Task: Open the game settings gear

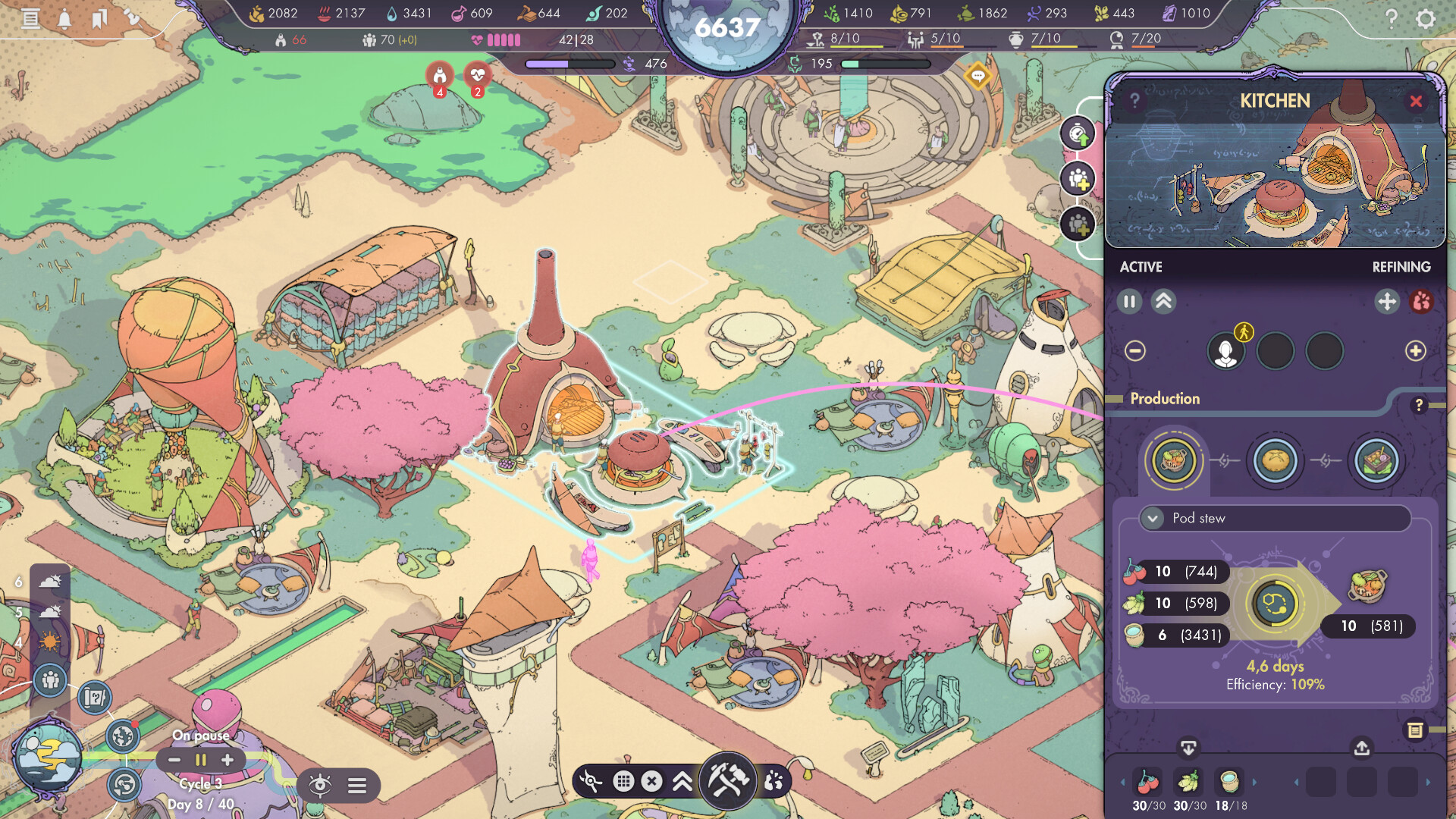Action: 1426,18
